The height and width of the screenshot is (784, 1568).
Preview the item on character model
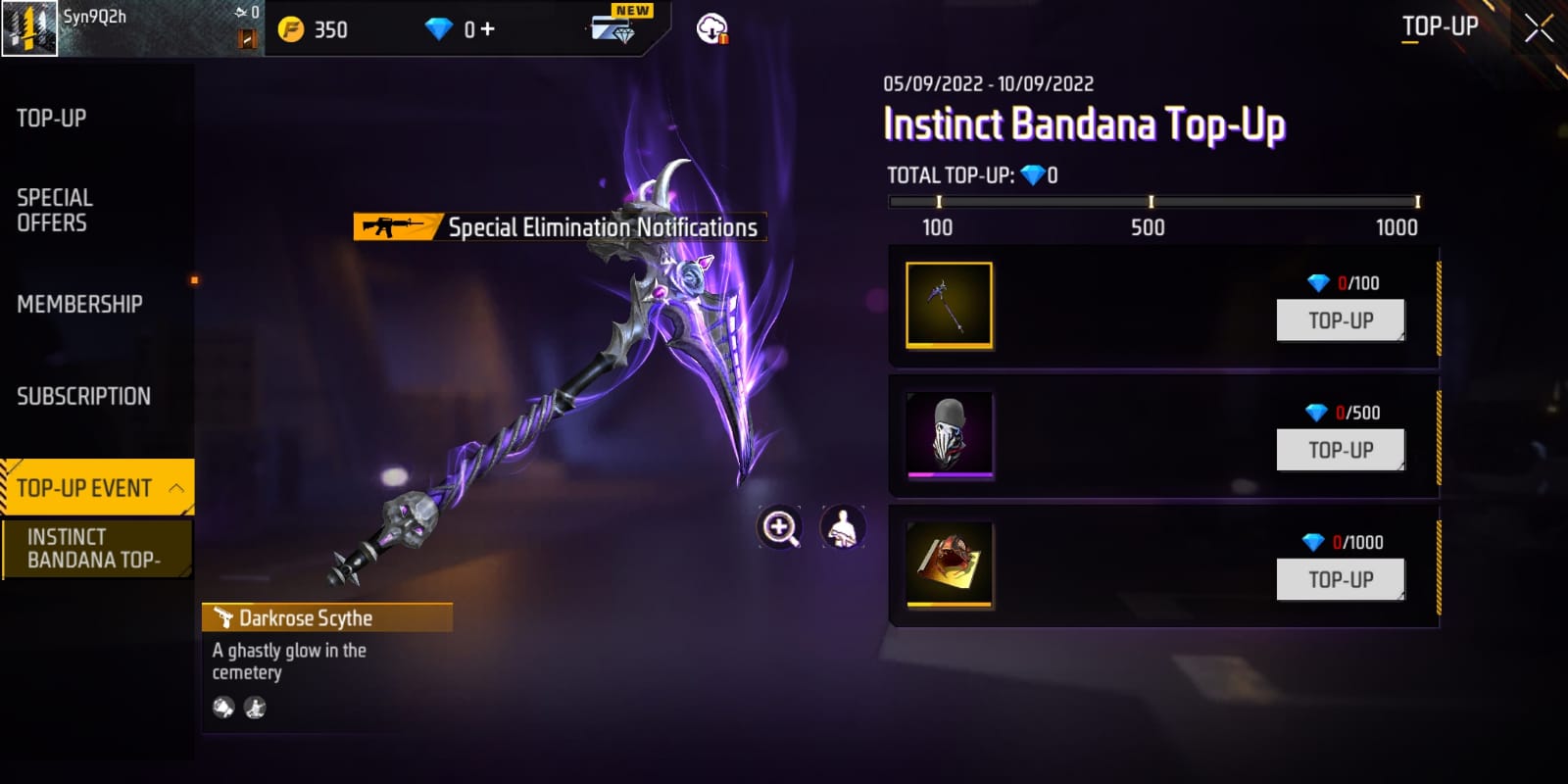842,527
